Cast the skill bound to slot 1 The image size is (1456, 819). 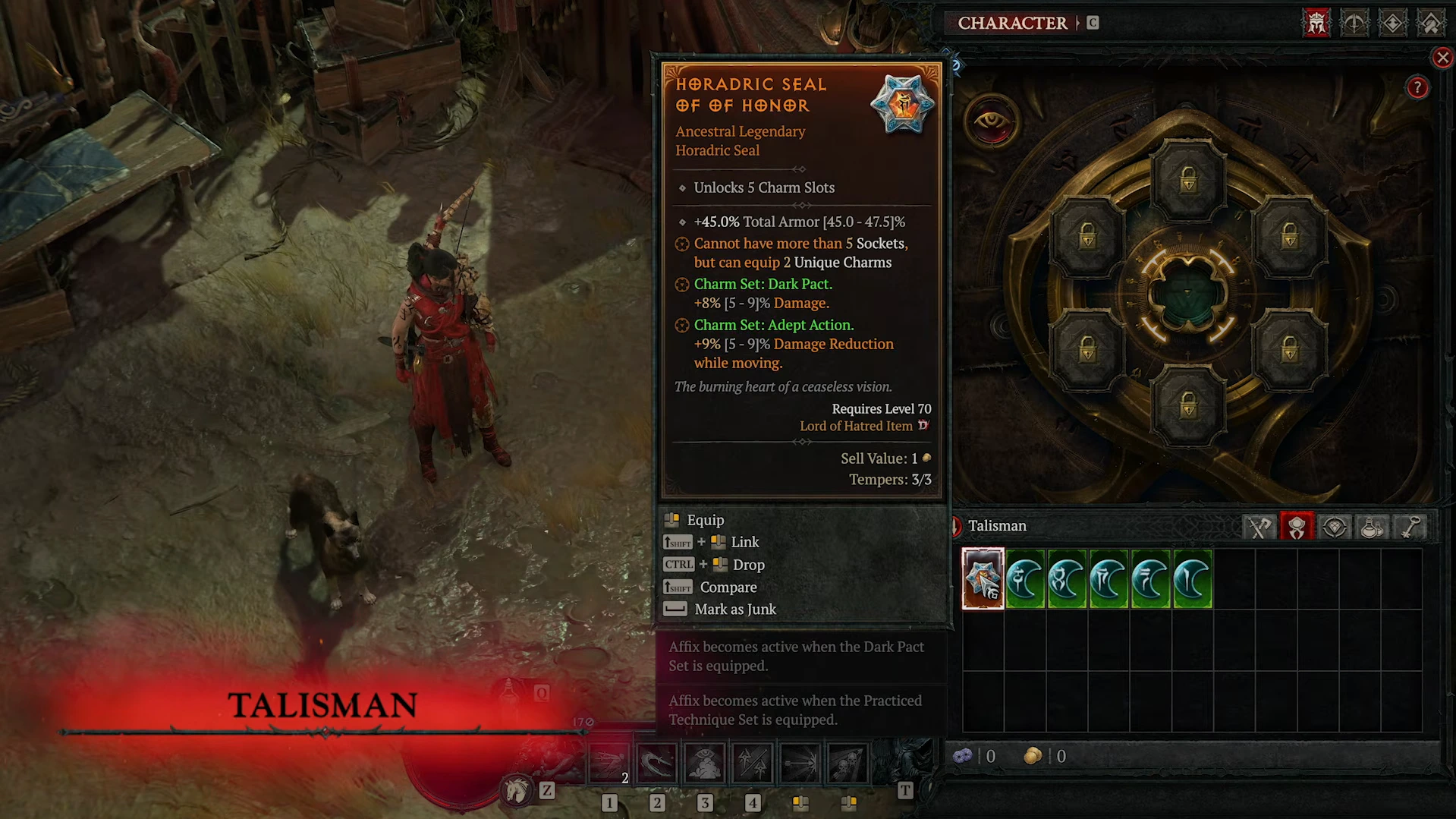pyautogui.click(x=609, y=762)
